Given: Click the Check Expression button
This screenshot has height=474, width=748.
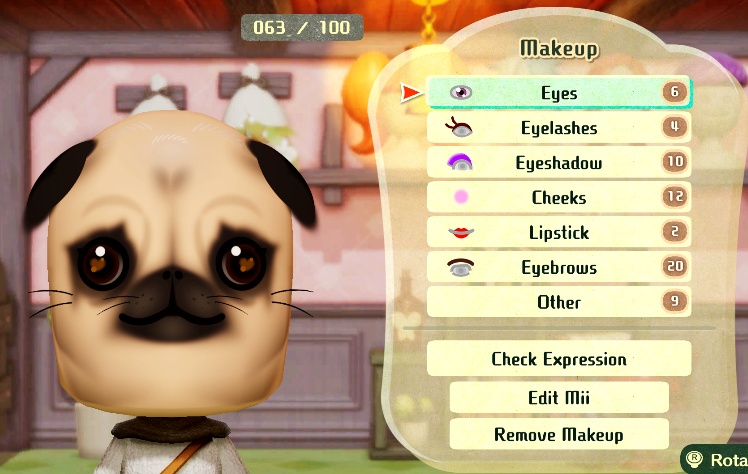Looking at the screenshot, I should pyautogui.click(x=559, y=359).
